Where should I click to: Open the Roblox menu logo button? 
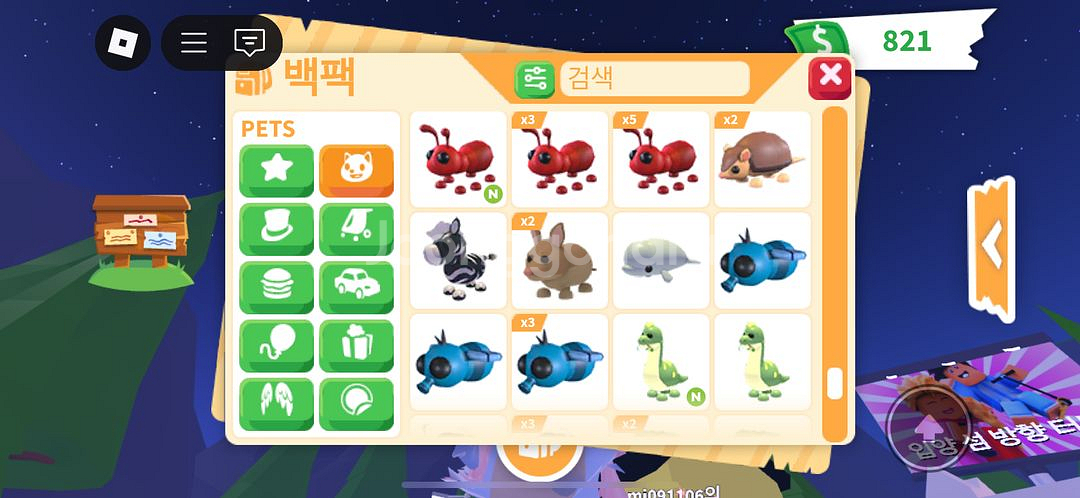[x=122, y=43]
